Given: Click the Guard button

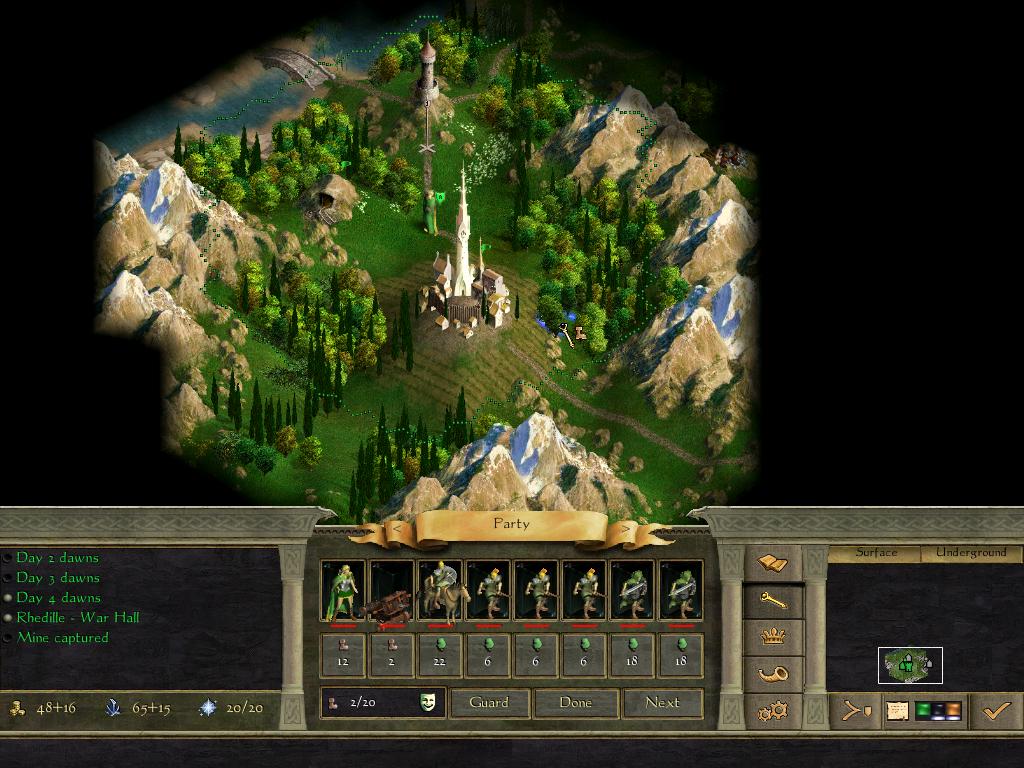Looking at the screenshot, I should pos(489,703).
